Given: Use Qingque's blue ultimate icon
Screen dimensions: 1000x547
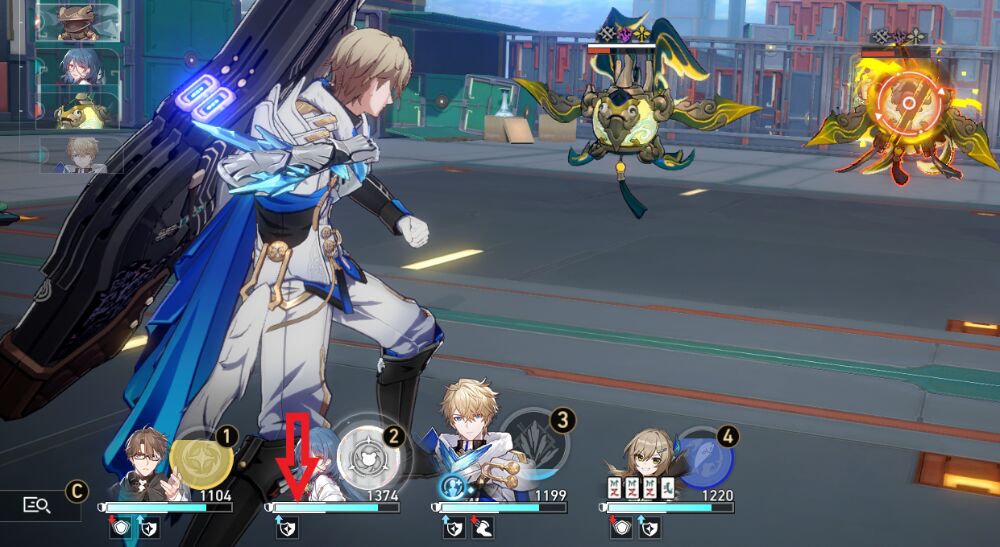Looking at the screenshot, I should pos(703,456).
